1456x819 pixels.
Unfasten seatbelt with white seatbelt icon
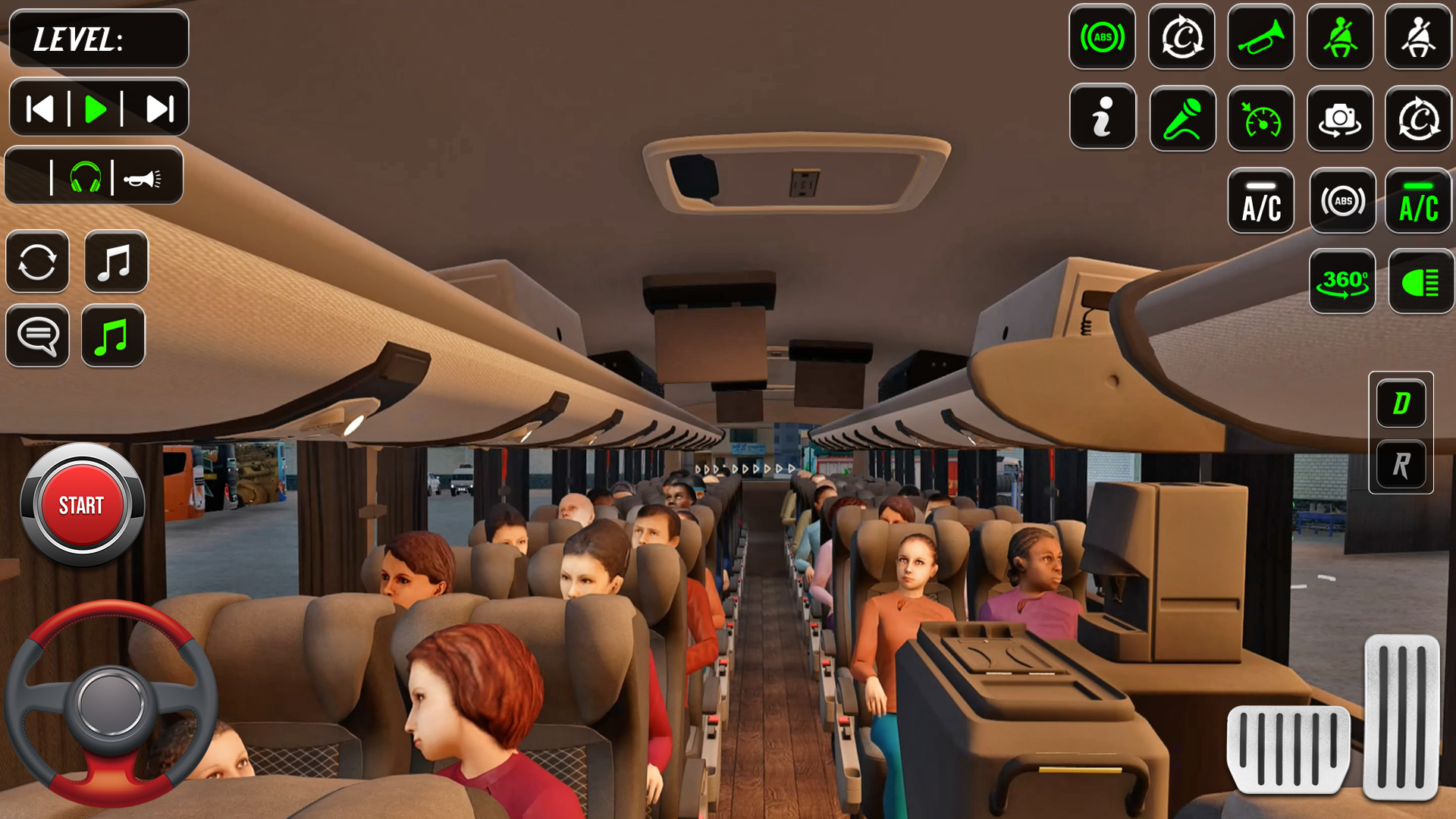click(1418, 38)
